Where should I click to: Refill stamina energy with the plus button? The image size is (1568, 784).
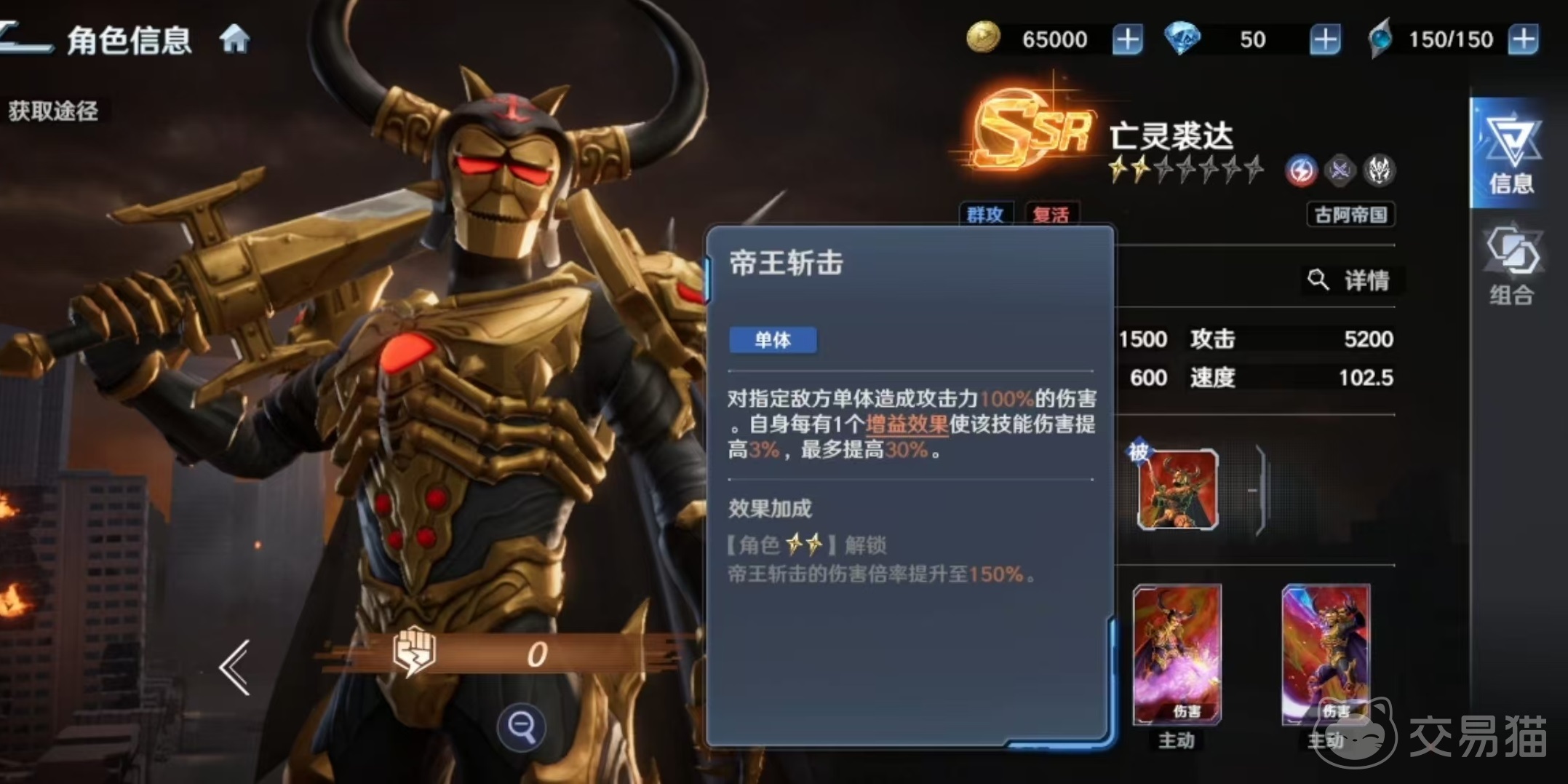pyautogui.click(x=1523, y=39)
